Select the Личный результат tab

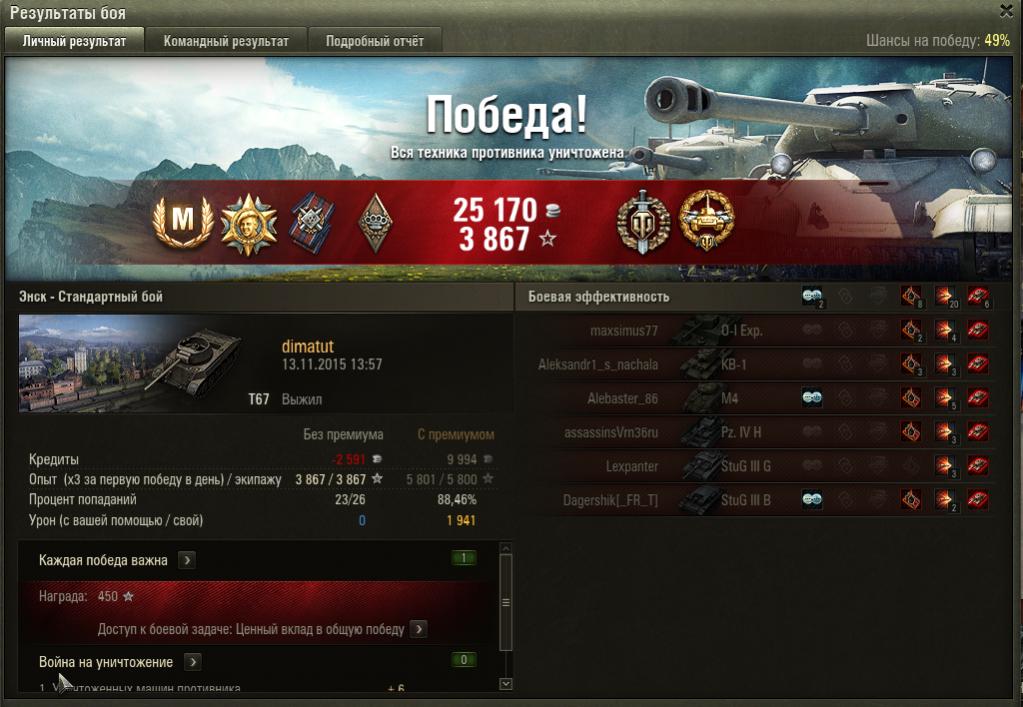coord(75,41)
